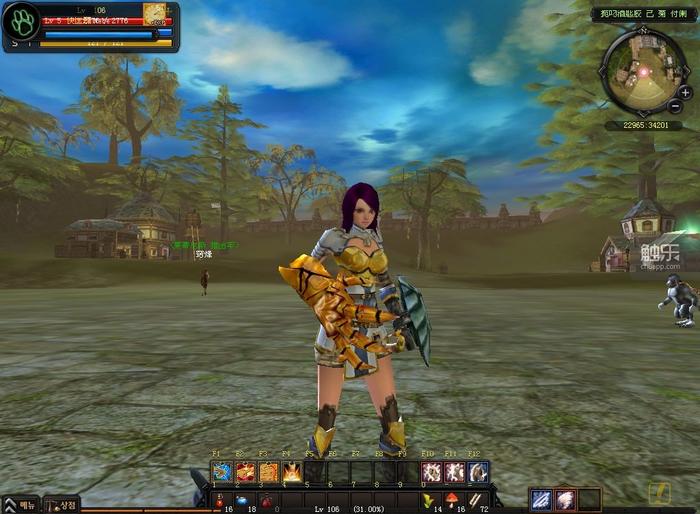The height and width of the screenshot is (514, 700).
Task: Use the item slot showing 72
Action: [476, 500]
